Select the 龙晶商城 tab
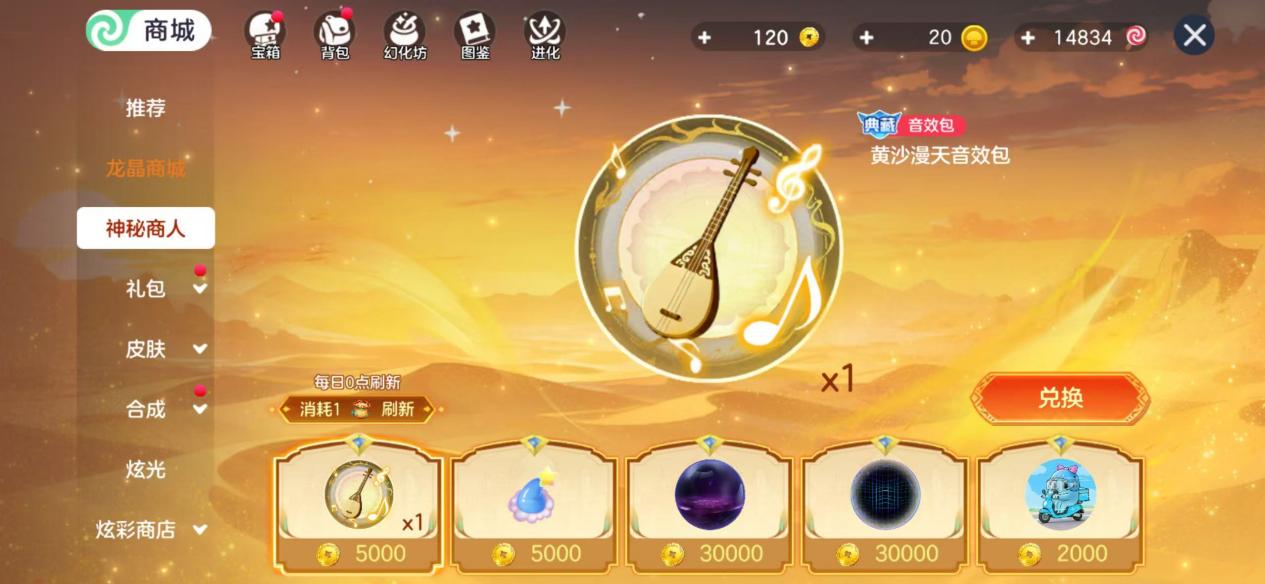Viewport: 1265px width, 584px height. coord(146,168)
